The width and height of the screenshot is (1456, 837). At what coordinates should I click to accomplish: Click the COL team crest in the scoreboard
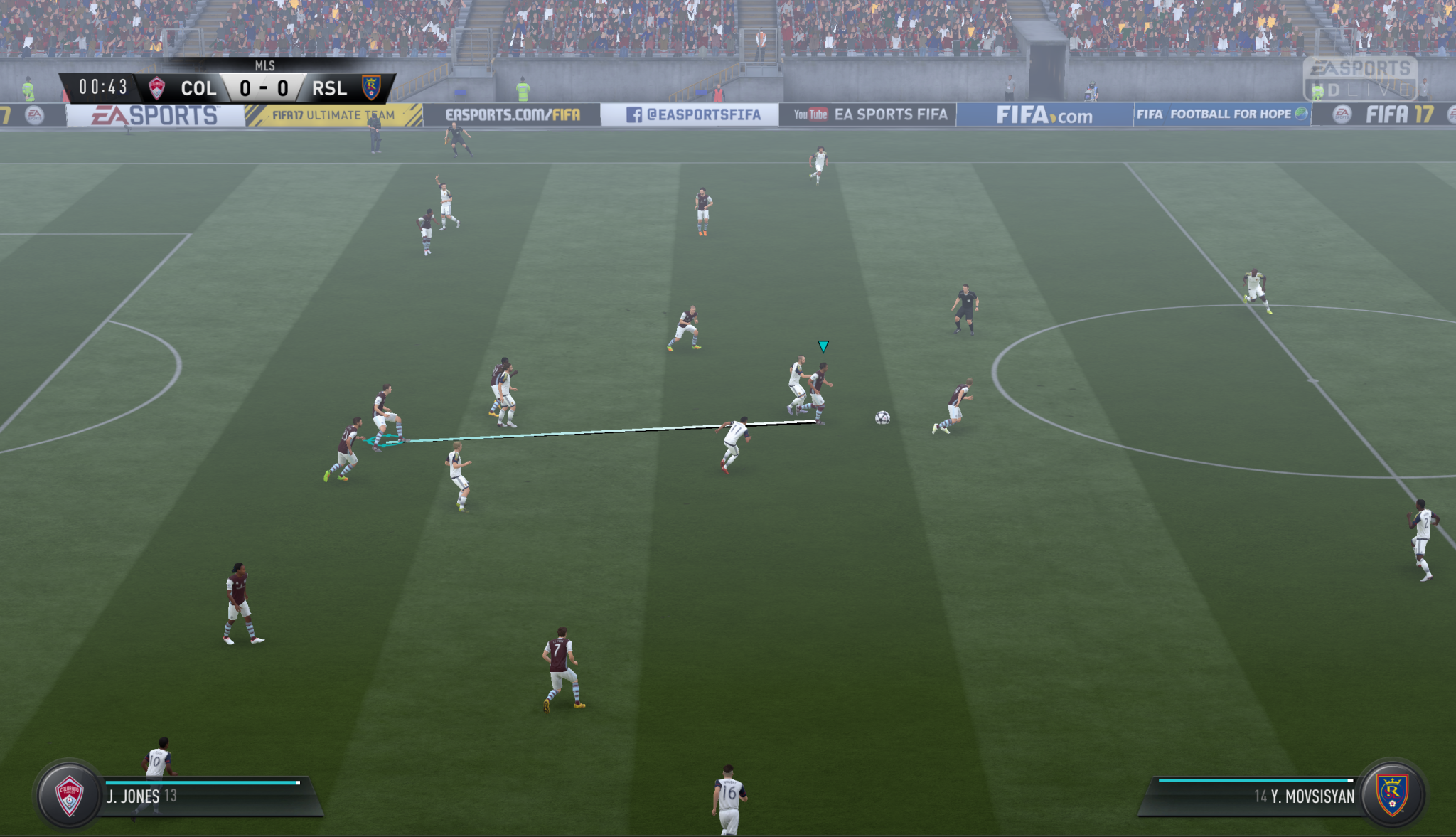pyautogui.click(x=156, y=88)
